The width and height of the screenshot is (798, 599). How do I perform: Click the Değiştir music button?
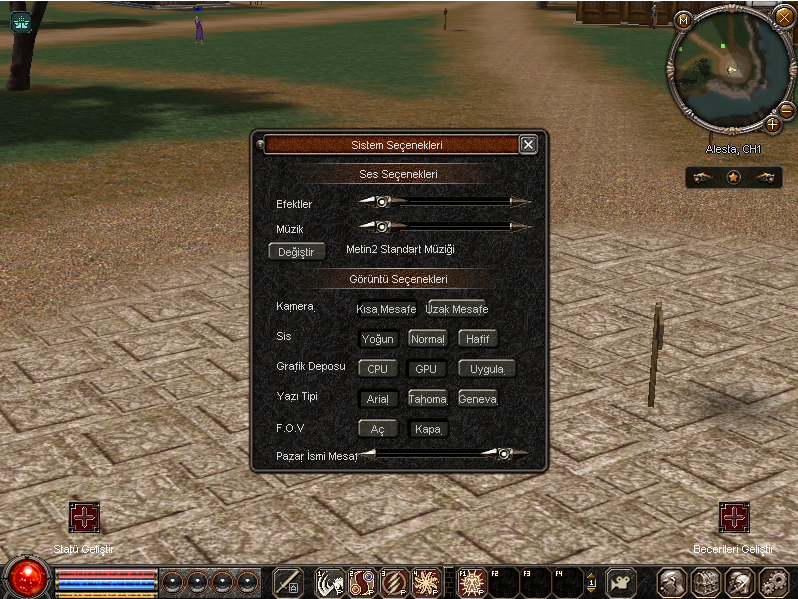pos(296,252)
